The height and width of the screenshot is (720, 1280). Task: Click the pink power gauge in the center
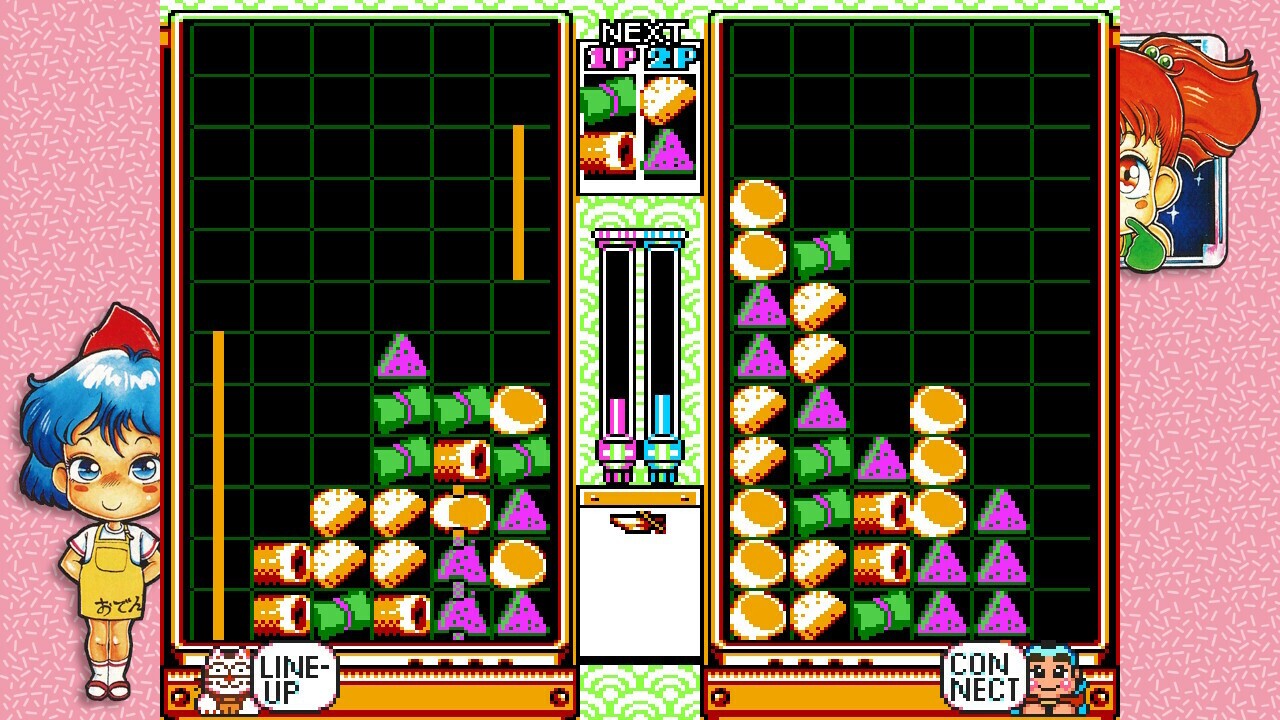[617, 410]
